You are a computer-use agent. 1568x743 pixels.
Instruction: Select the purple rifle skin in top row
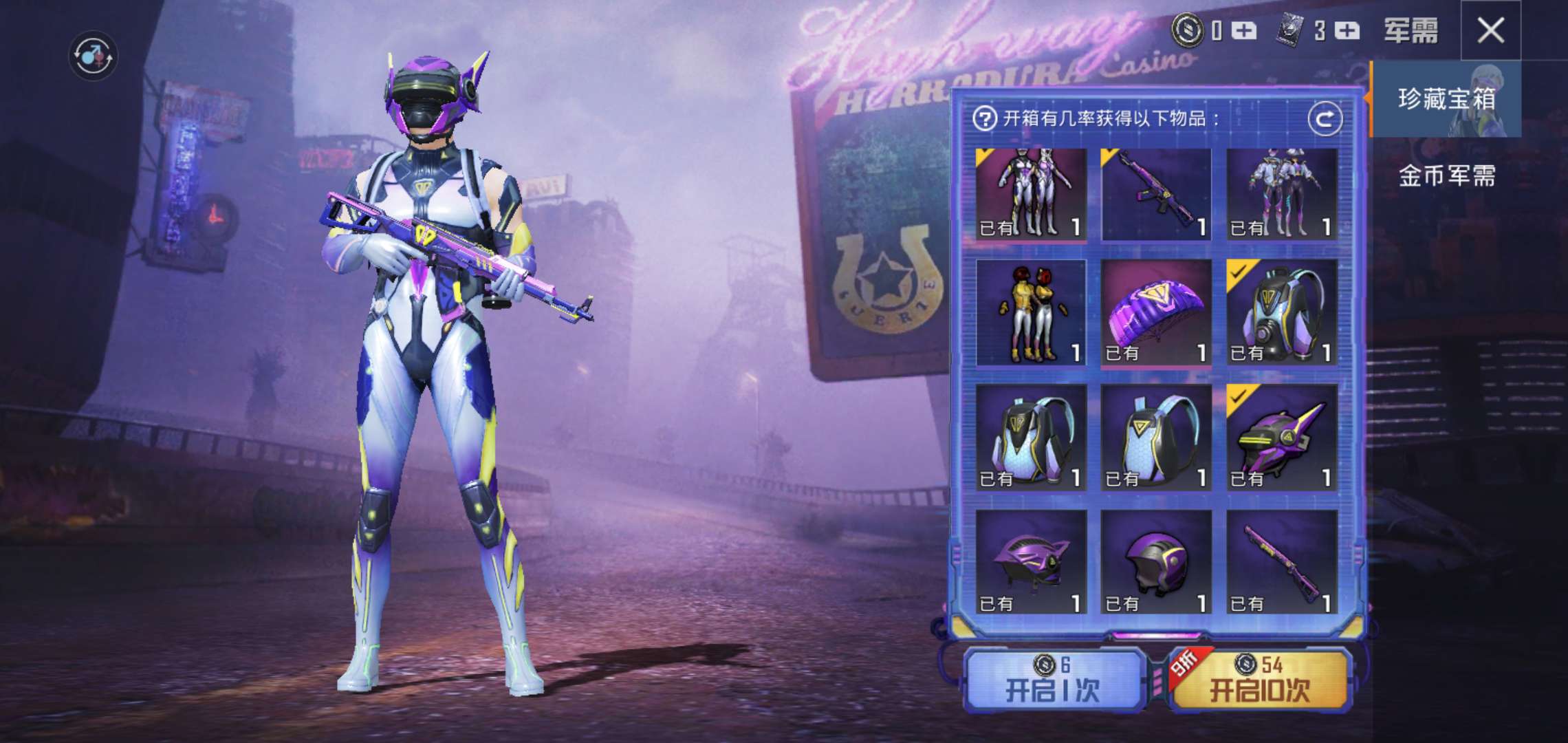click(x=1155, y=194)
